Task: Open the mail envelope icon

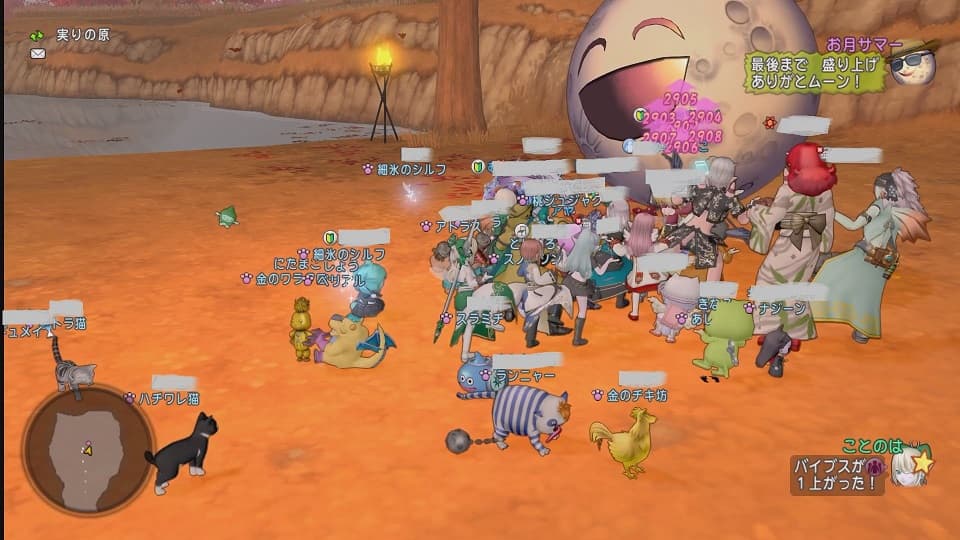Action: coord(38,53)
